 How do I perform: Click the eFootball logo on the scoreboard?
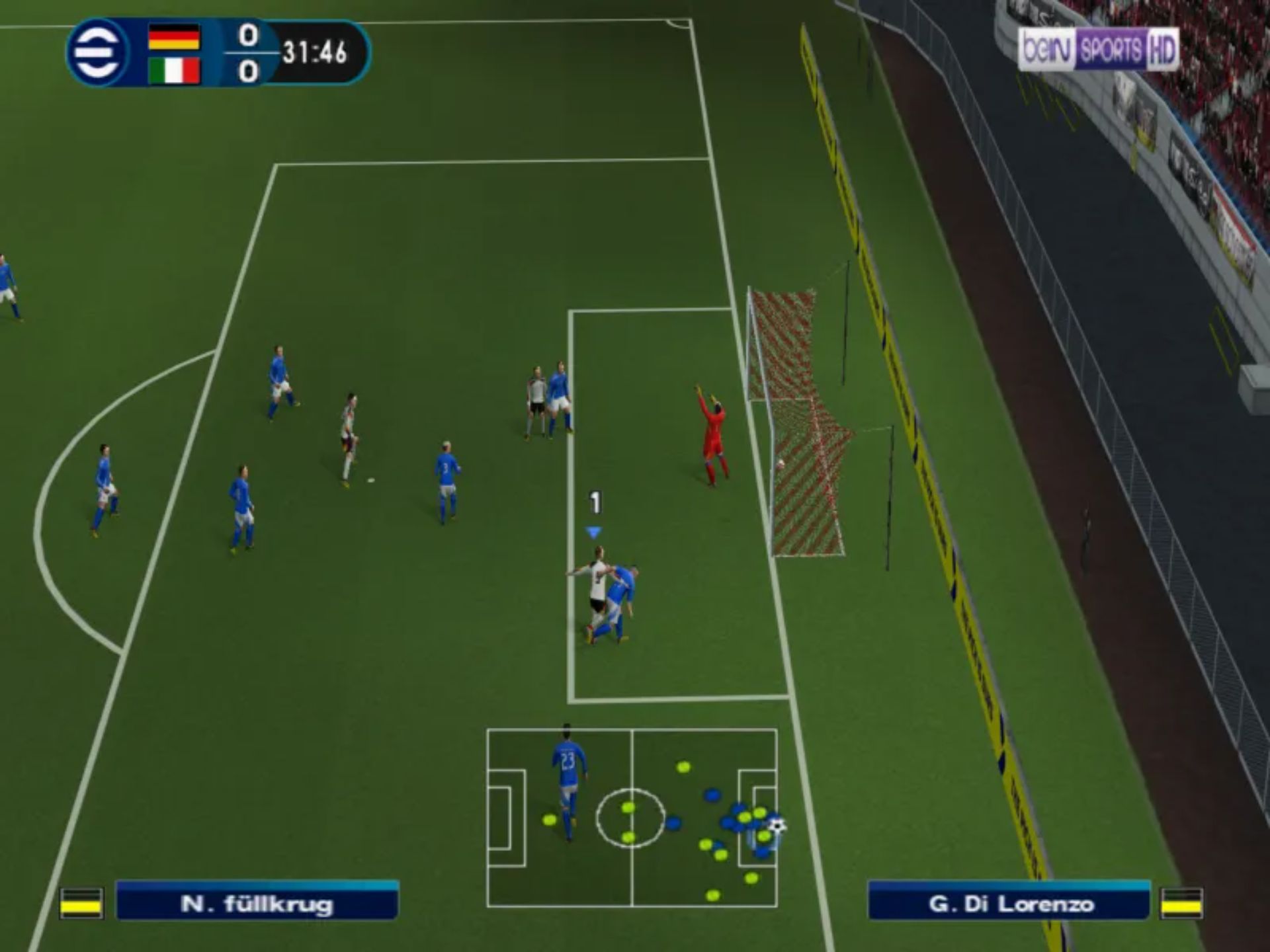[97, 53]
